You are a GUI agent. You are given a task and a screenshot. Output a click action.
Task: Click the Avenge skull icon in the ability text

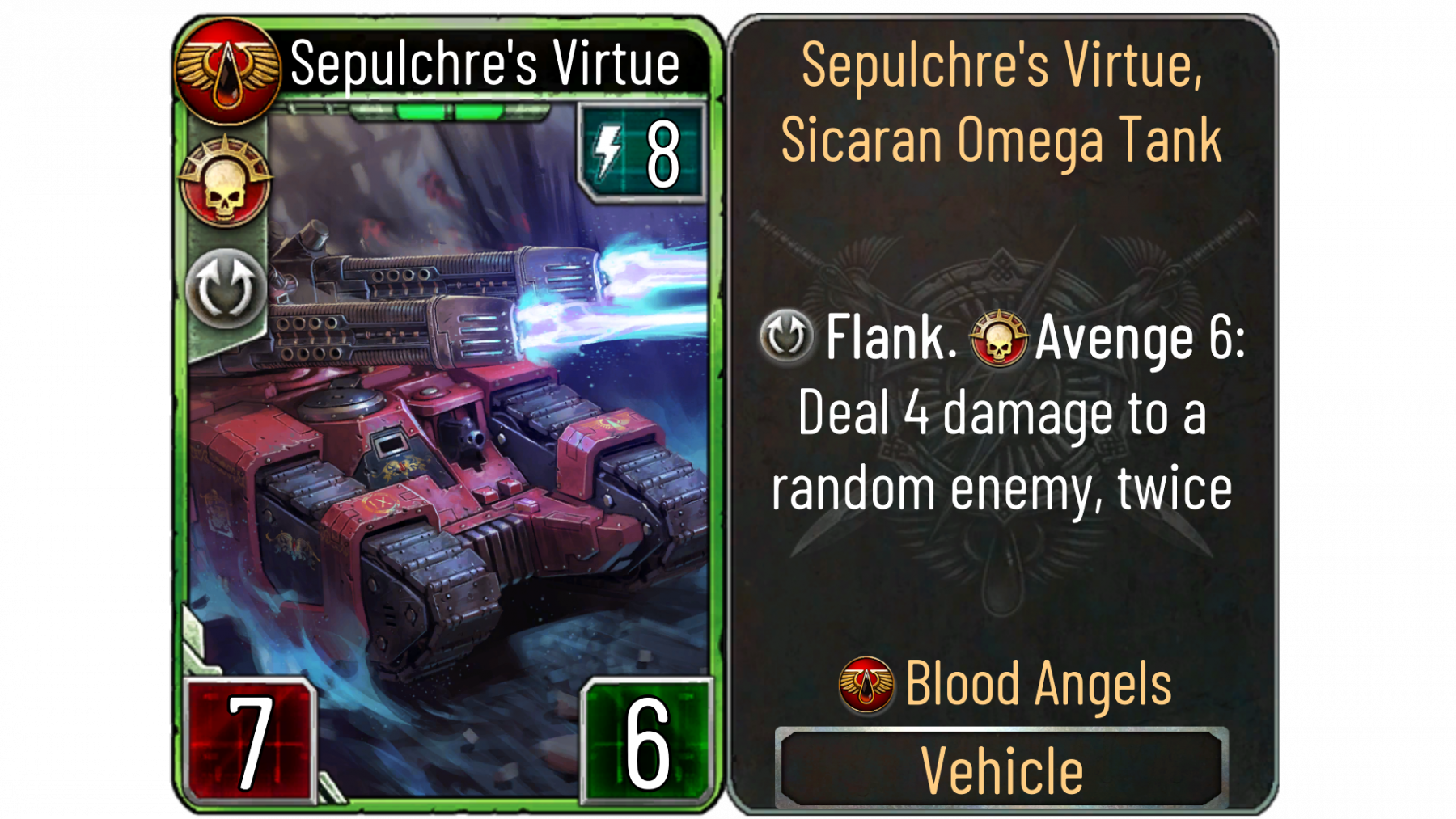pos(999,337)
